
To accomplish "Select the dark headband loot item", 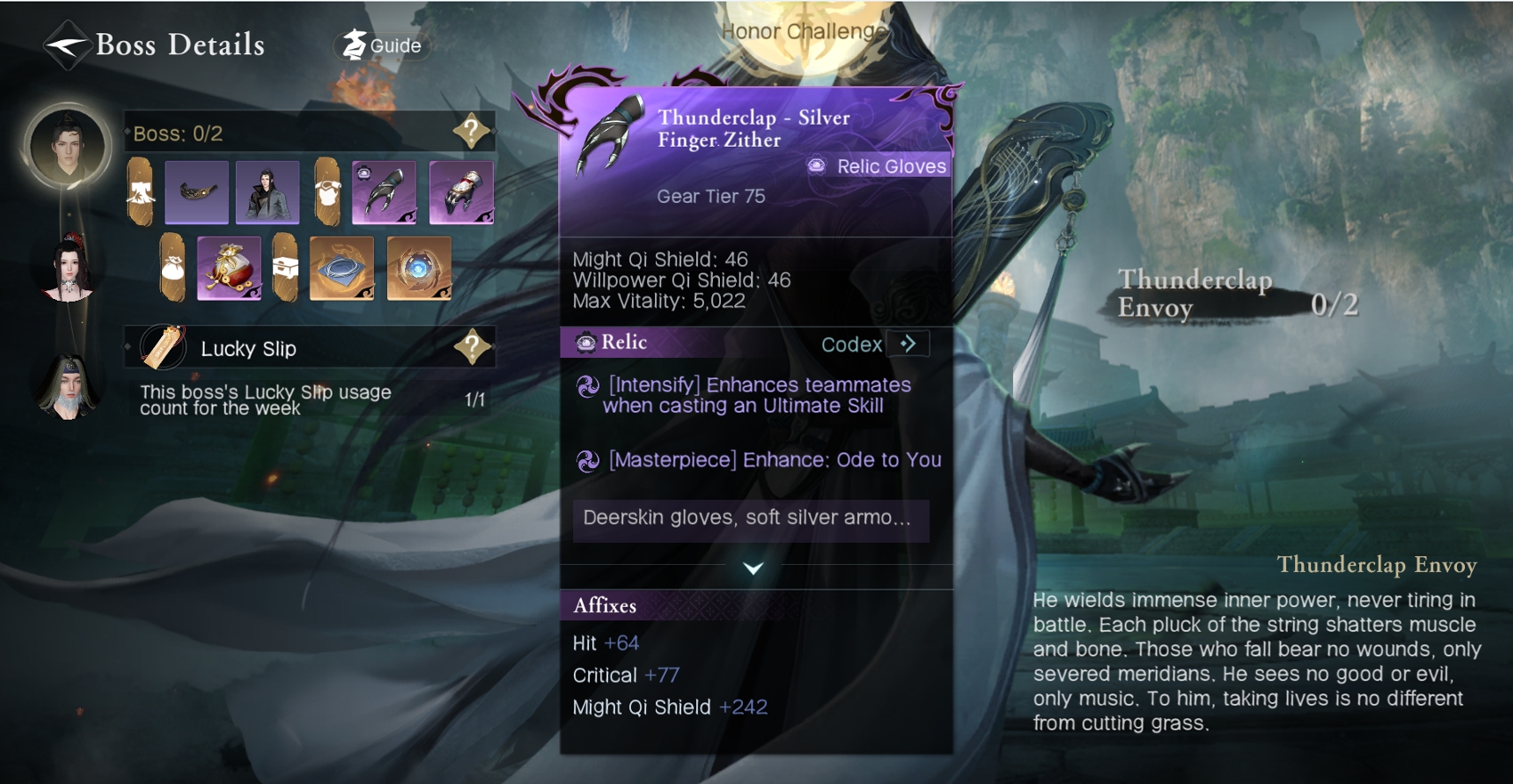I will [x=197, y=191].
